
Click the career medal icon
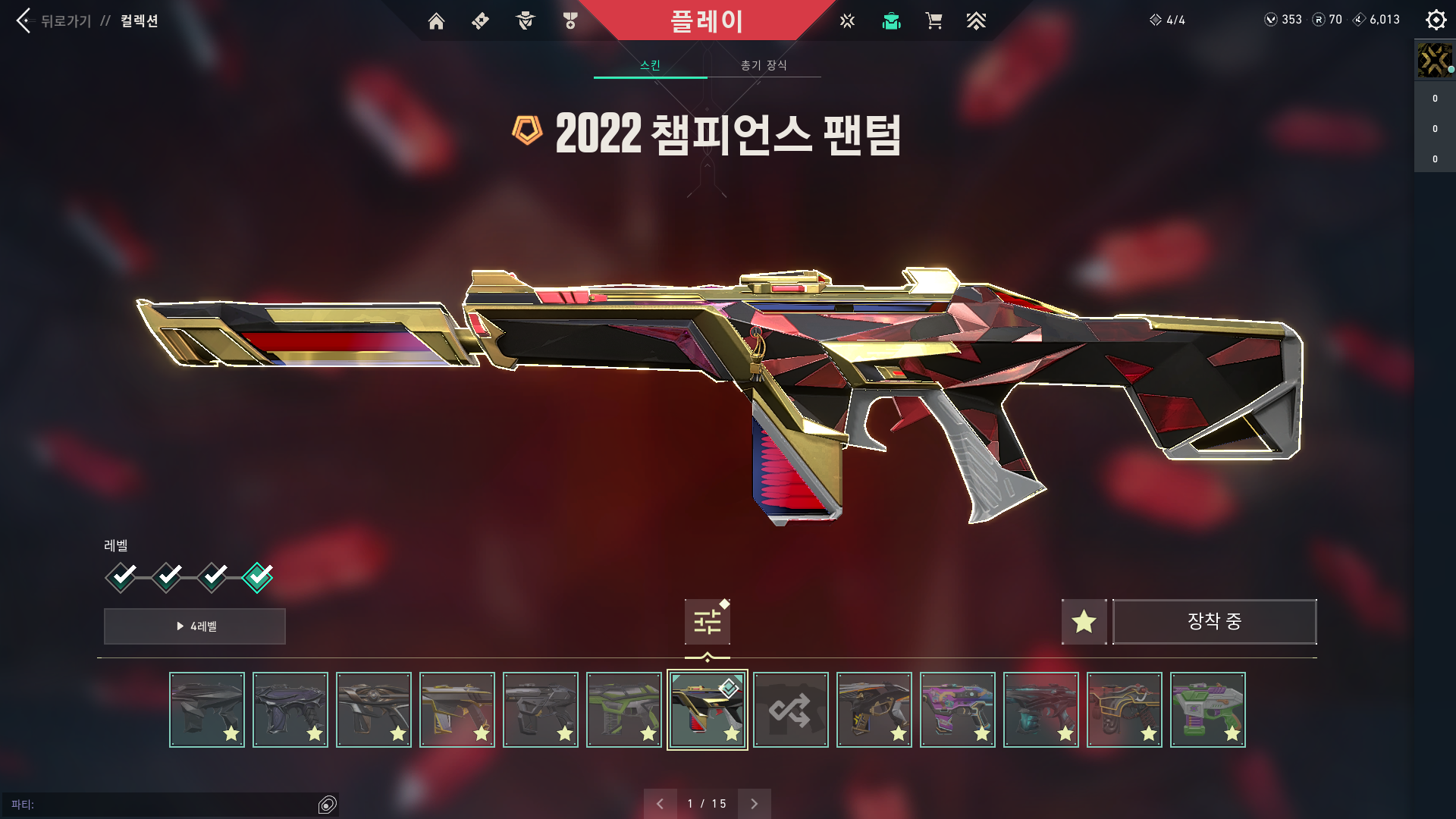coord(570,21)
